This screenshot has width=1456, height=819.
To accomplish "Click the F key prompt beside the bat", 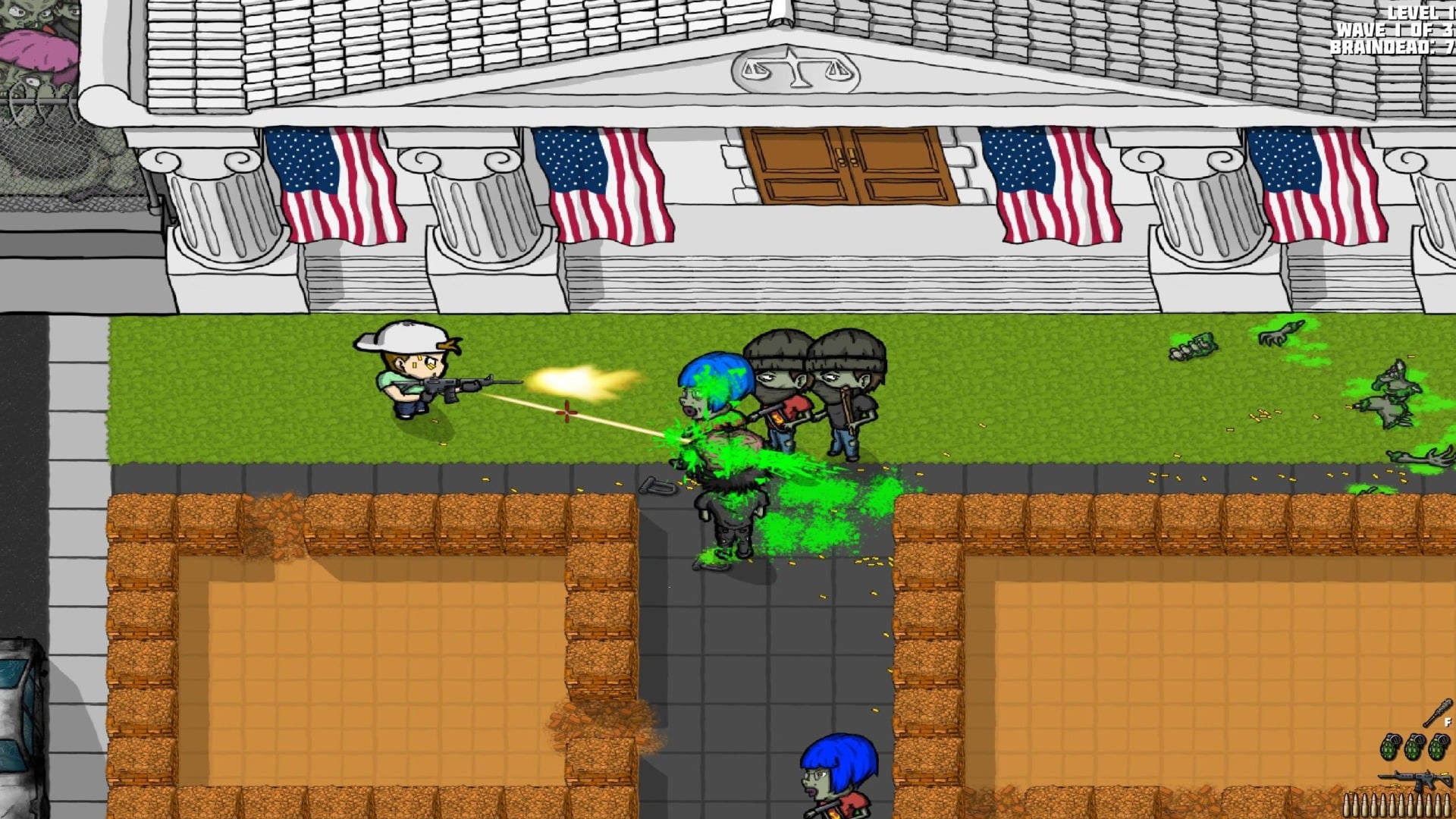I will [x=1448, y=721].
